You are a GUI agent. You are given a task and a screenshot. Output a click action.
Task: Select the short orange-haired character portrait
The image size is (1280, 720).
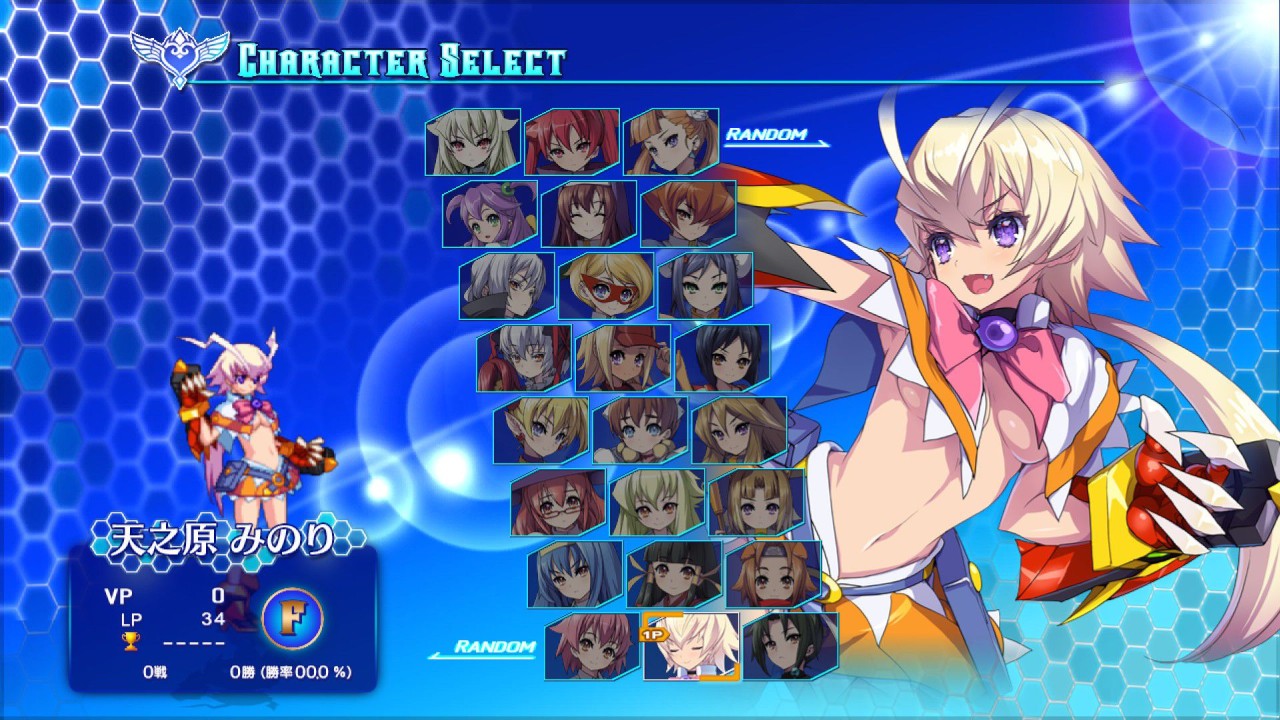pos(688,214)
